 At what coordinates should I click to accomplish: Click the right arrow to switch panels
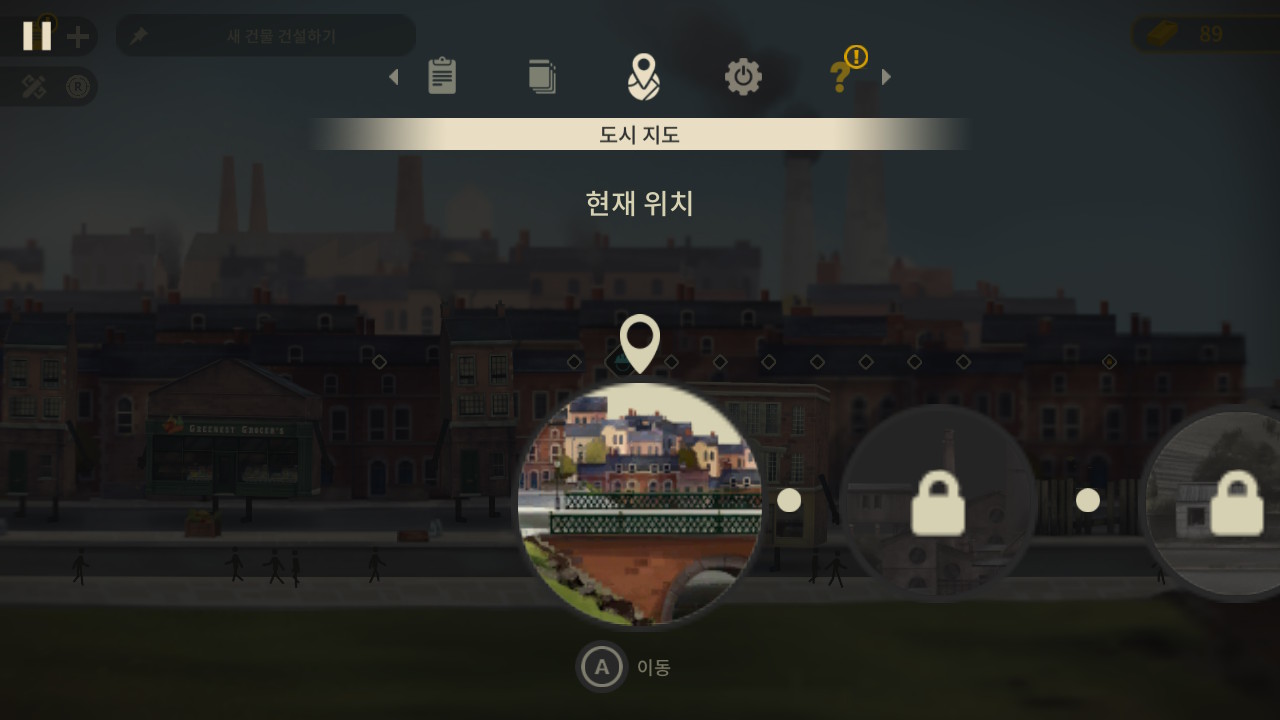tap(885, 77)
